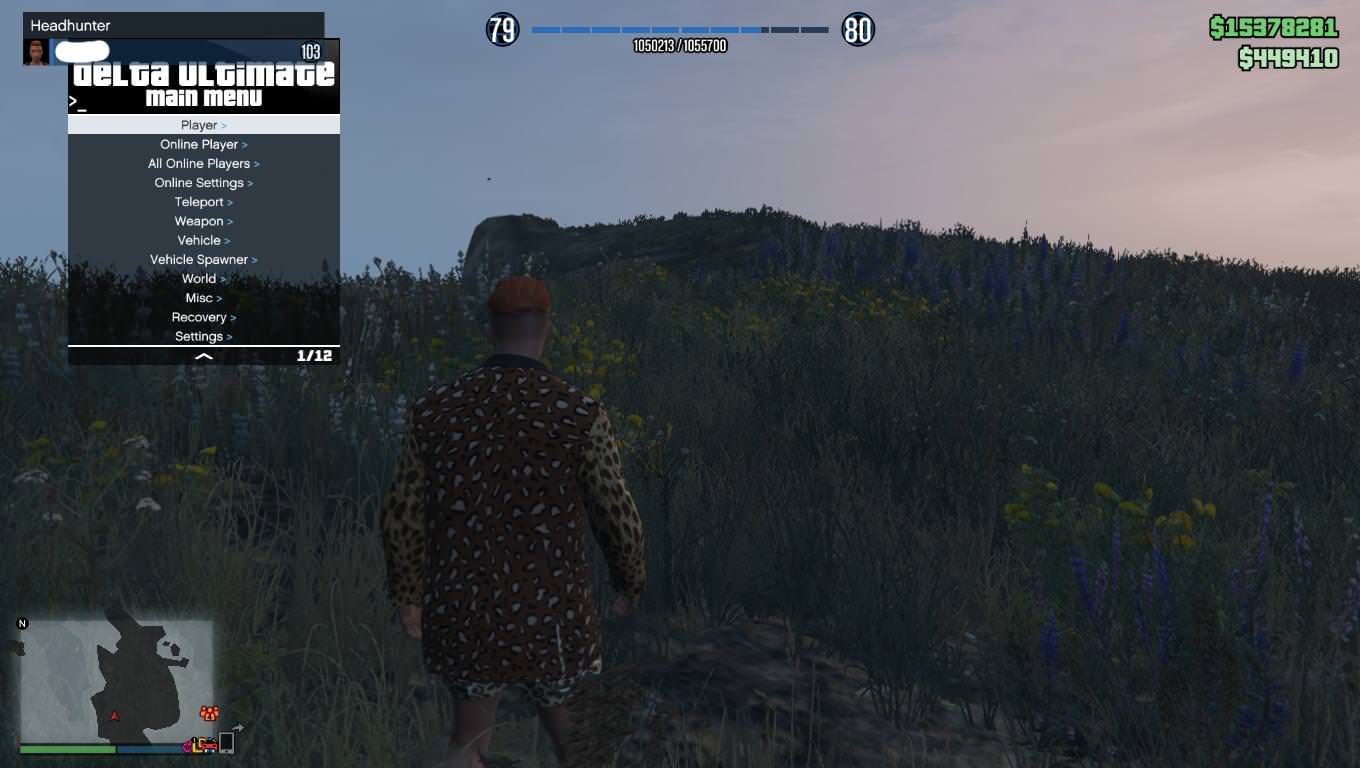Select the Headhunter player avatar

click(x=36, y=52)
